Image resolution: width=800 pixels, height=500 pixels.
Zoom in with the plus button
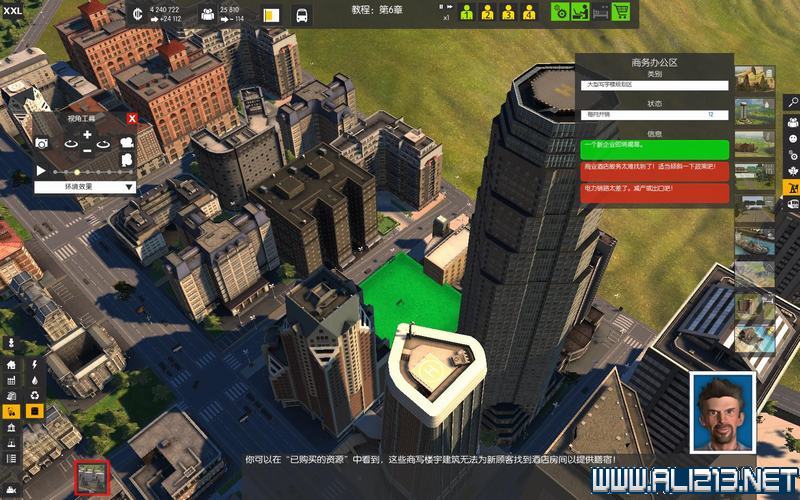[87, 135]
